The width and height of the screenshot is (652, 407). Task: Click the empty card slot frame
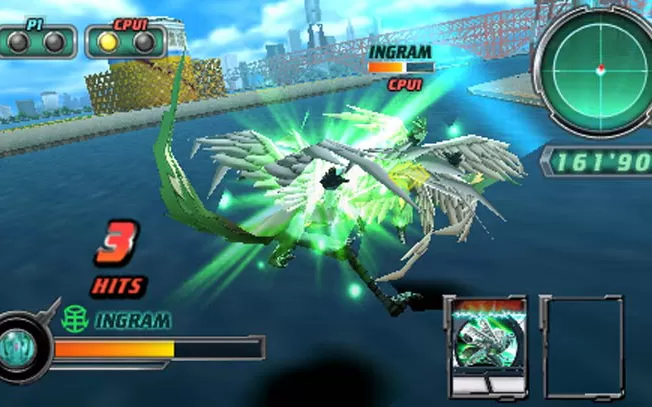tap(581, 347)
